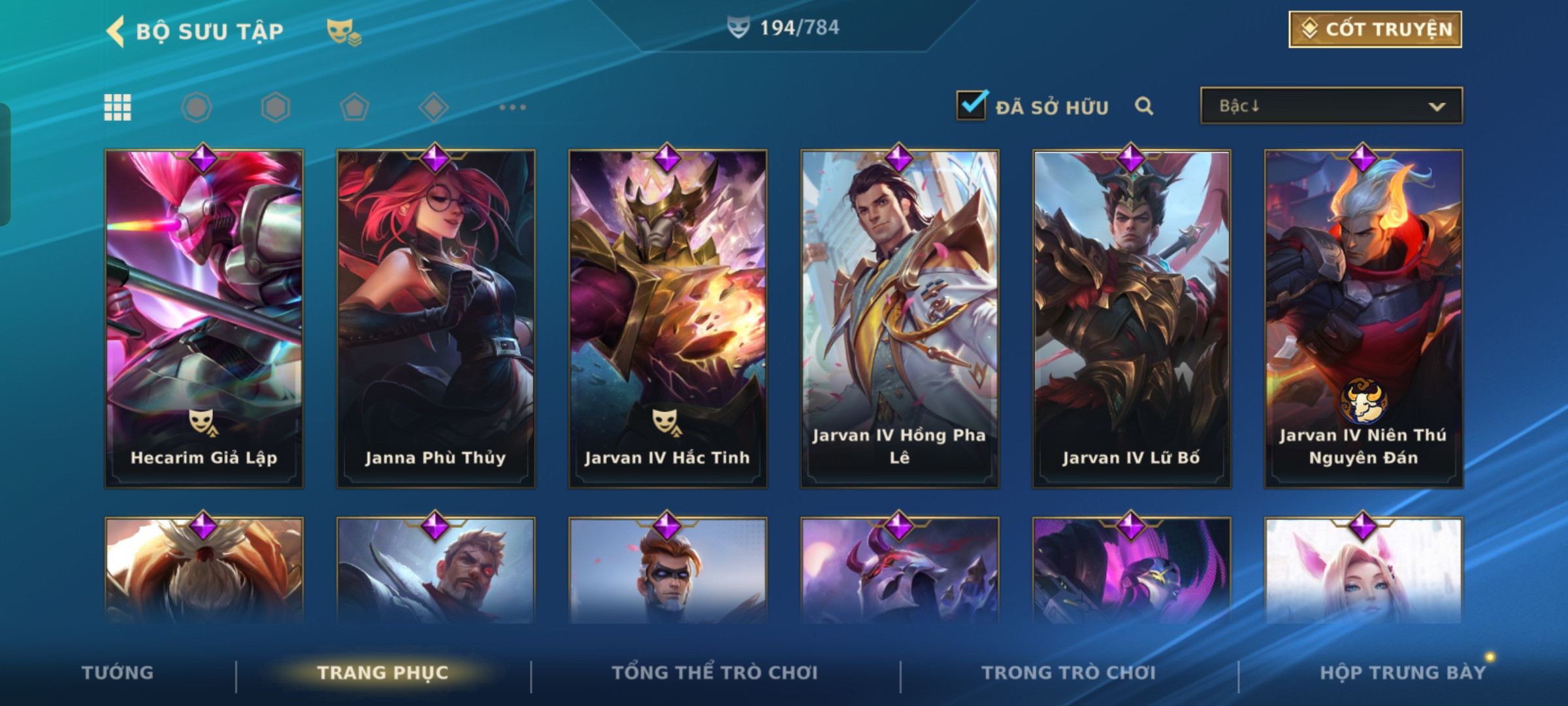The height and width of the screenshot is (706, 1568).
Task: Select the grid view all-skins filter
Action: (118, 107)
